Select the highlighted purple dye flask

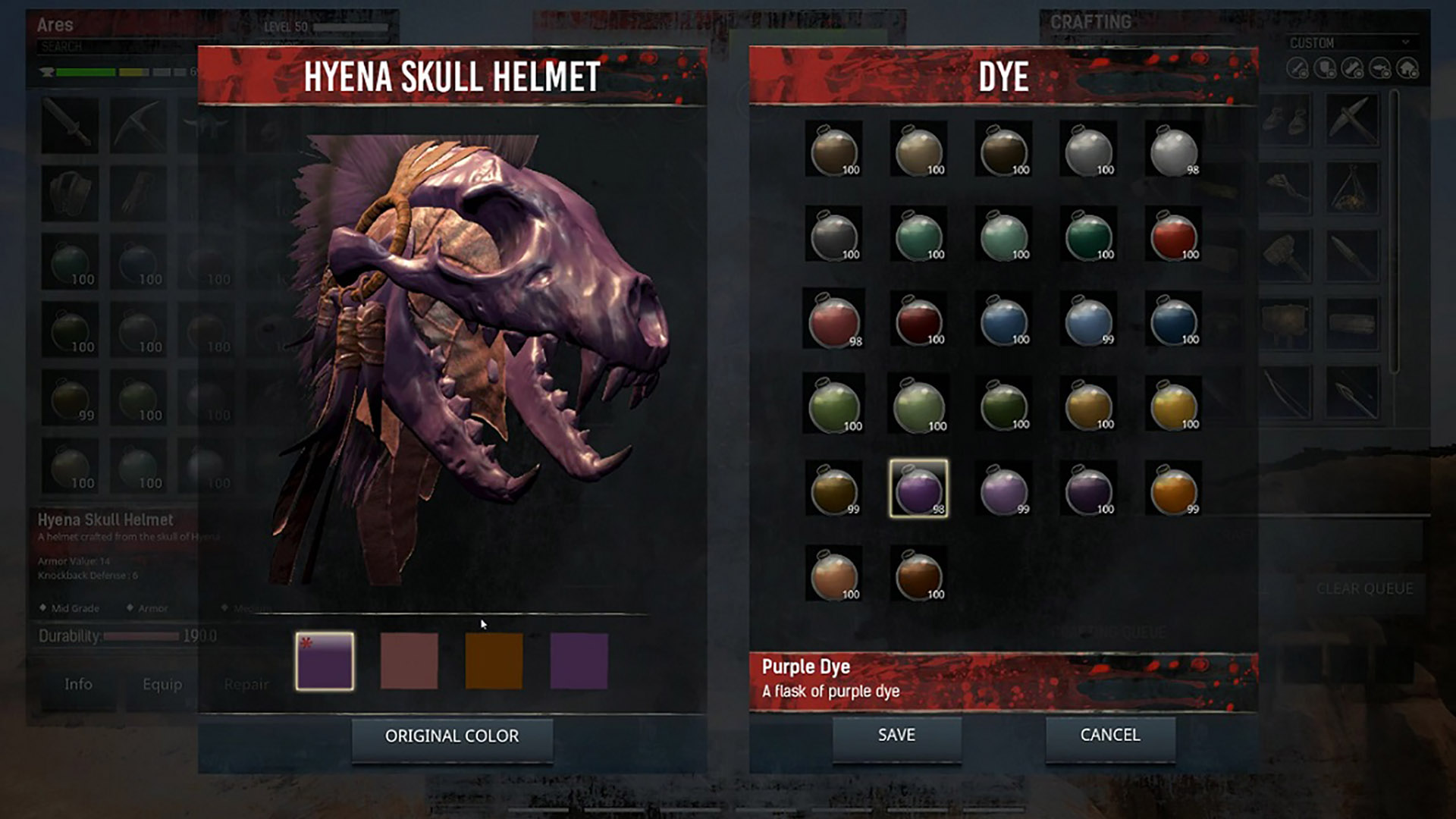click(918, 489)
